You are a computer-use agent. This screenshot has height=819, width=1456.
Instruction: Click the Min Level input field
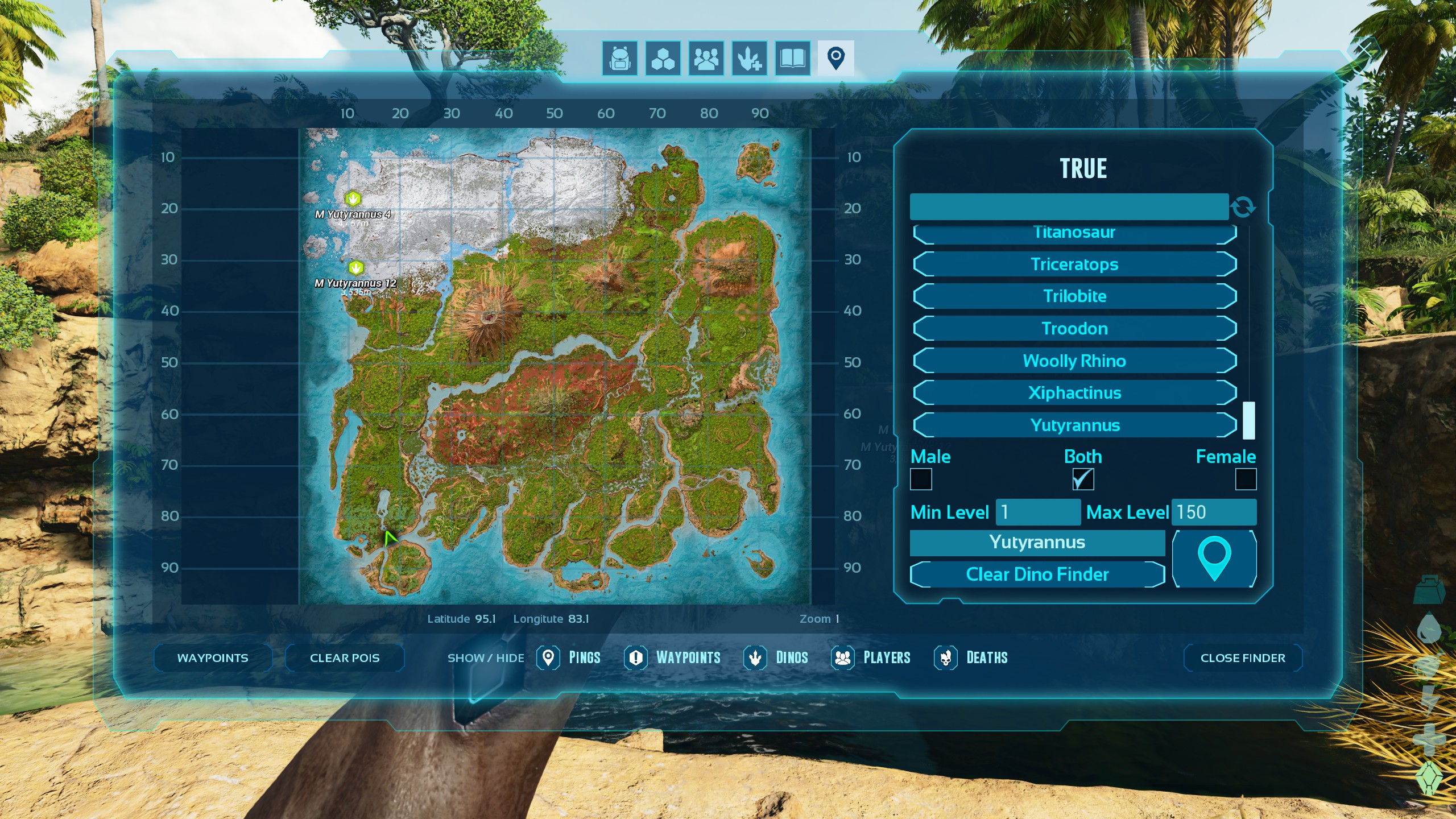point(1037,512)
